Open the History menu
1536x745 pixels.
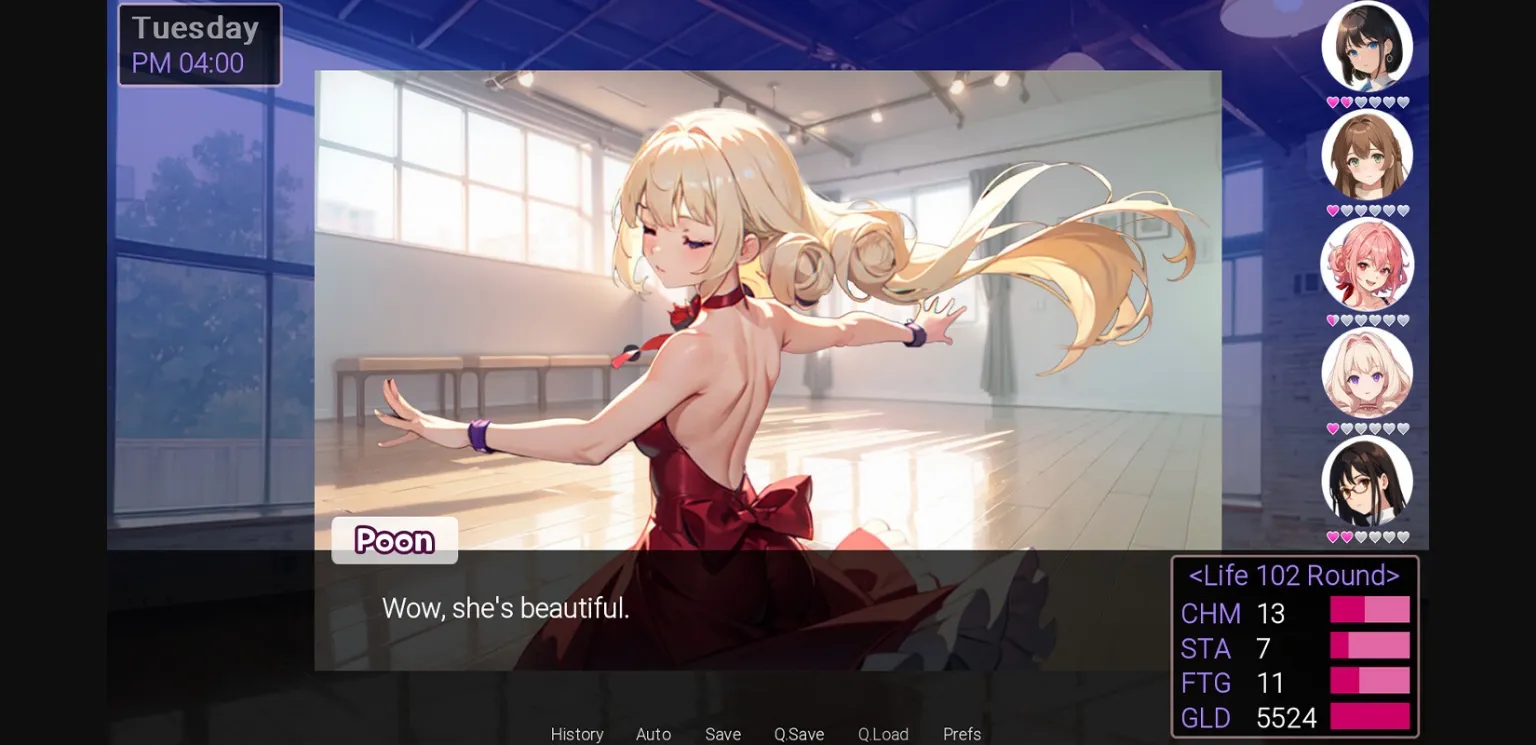click(577, 734)
